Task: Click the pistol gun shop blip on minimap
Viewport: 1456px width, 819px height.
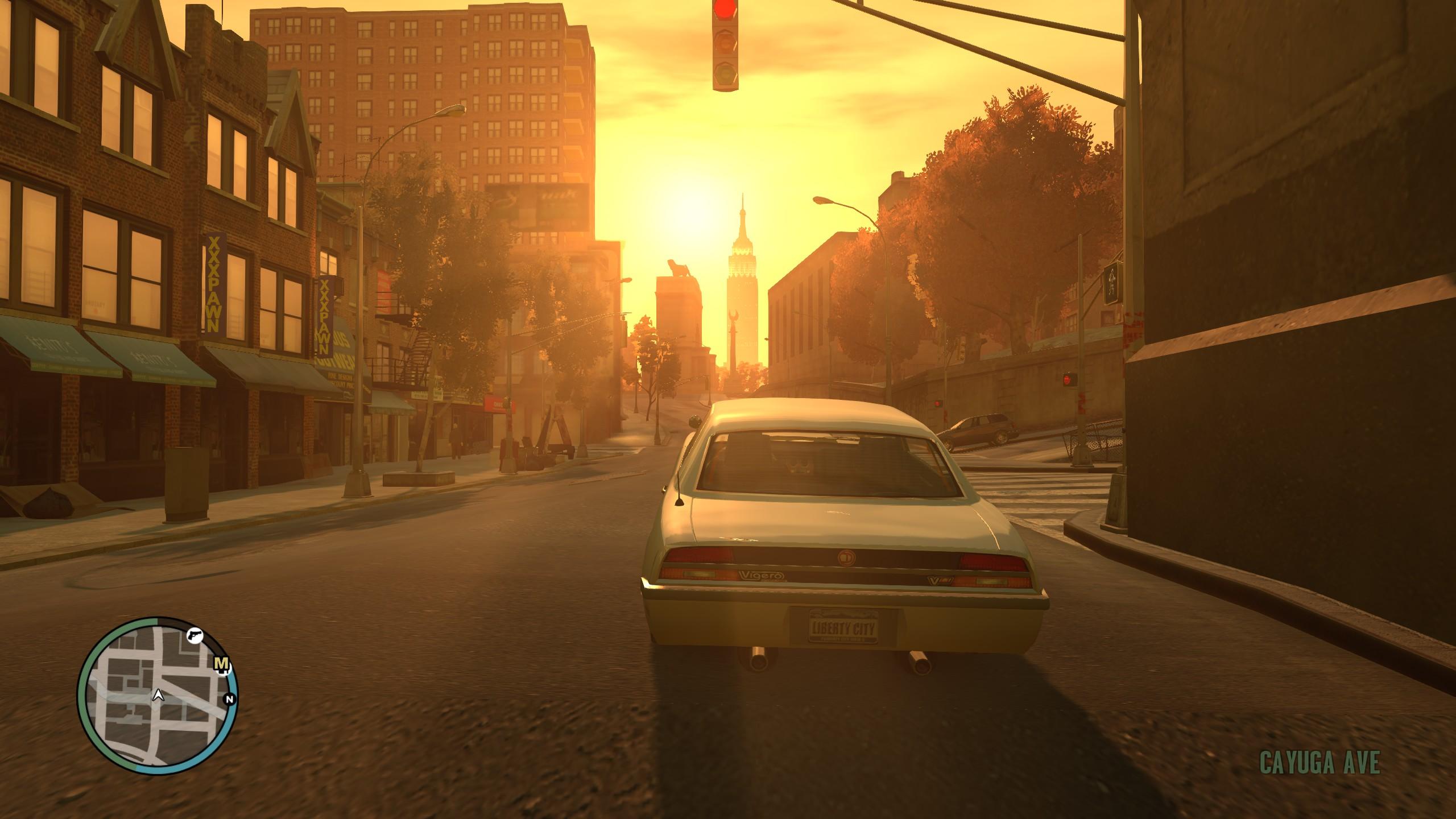Action: pyautogui.click(x=195, y=636)
